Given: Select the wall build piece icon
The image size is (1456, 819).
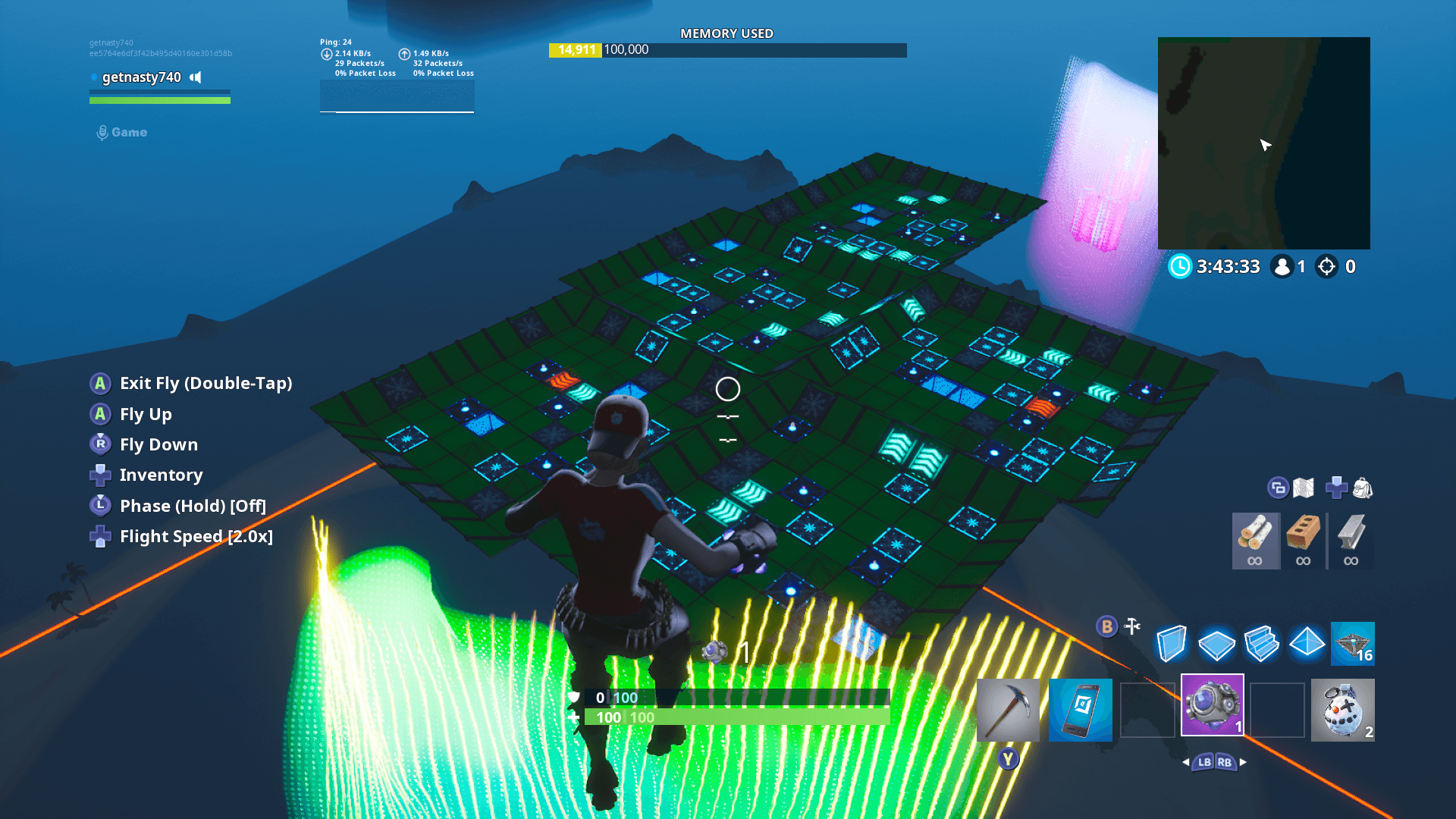Looking at the screenshot, I should [1170, 644].
